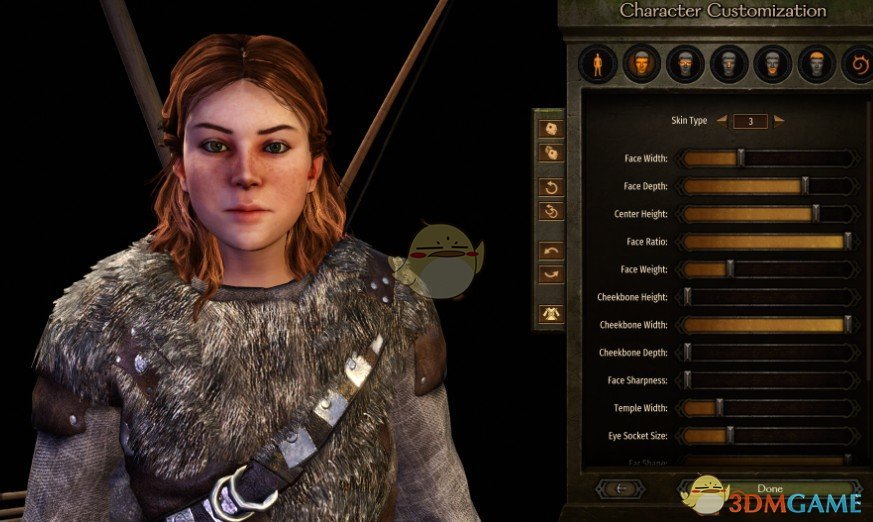Change the Face Sharpness slider
873x522 pixels.
tap(687, 380)
